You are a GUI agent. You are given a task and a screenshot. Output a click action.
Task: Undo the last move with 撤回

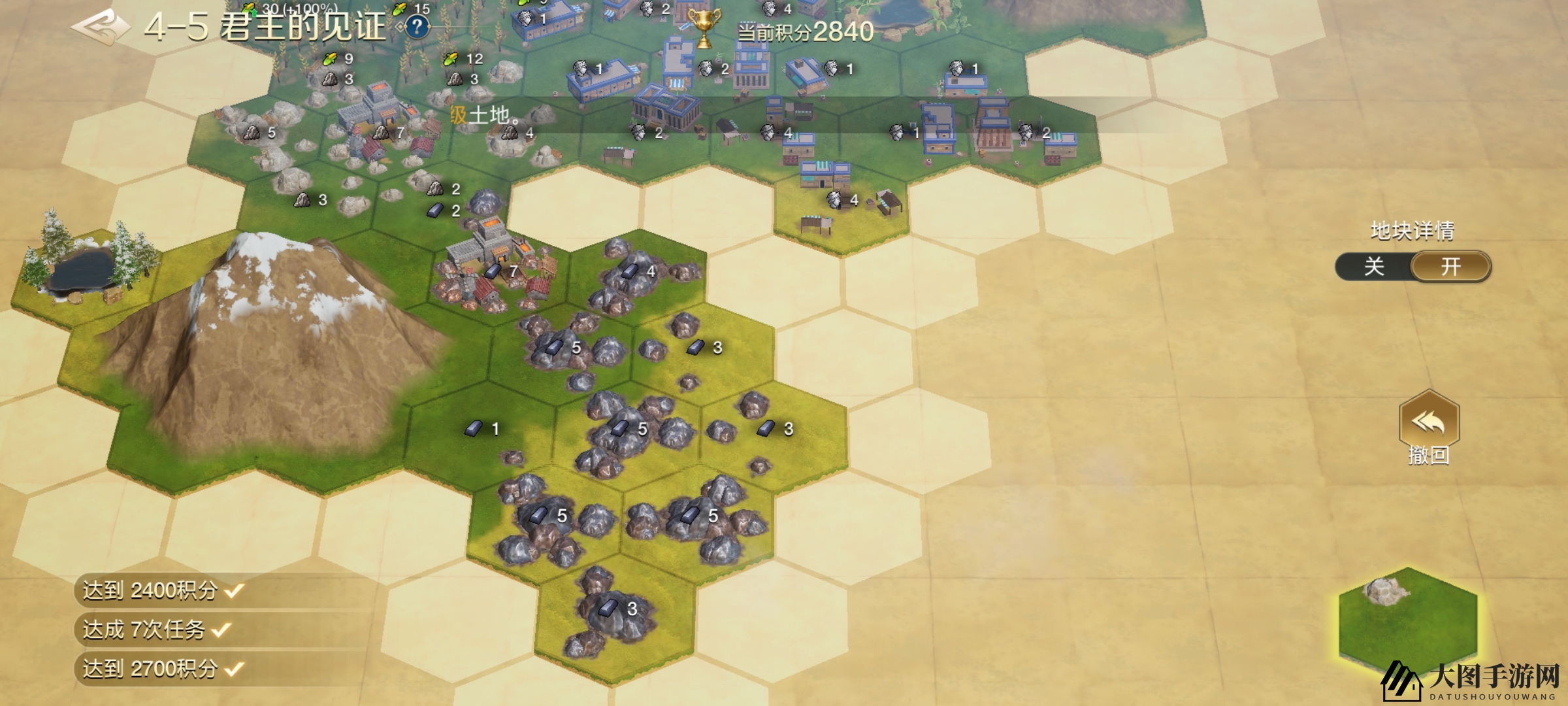tap(1429, 428)
